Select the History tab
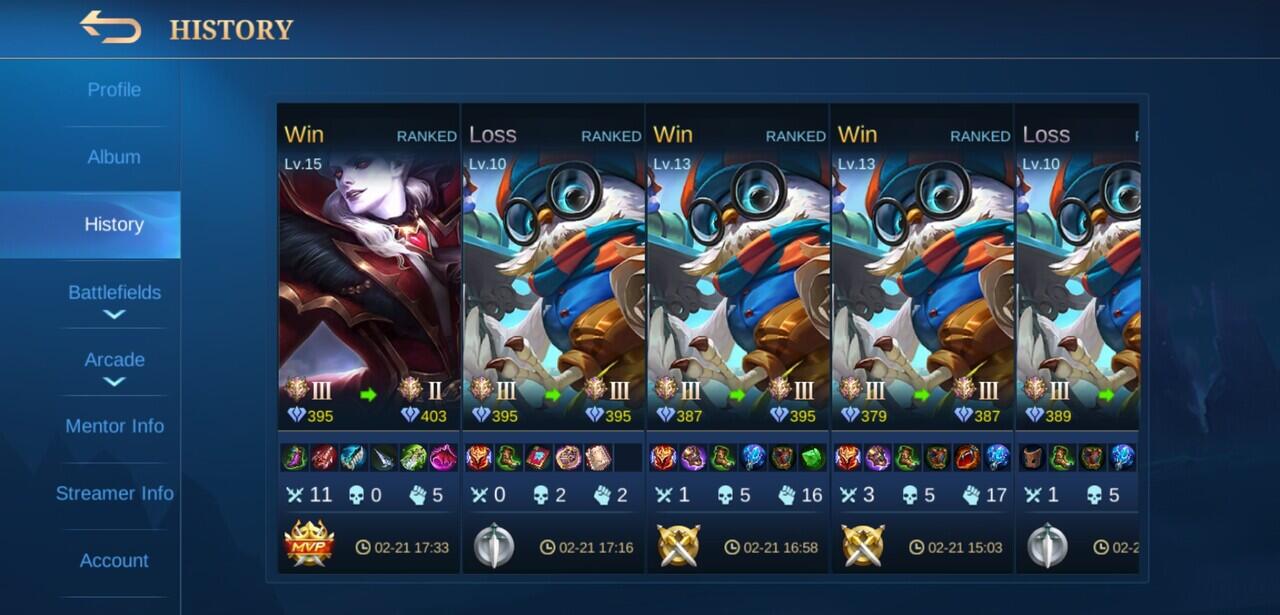 pos(114,225)
